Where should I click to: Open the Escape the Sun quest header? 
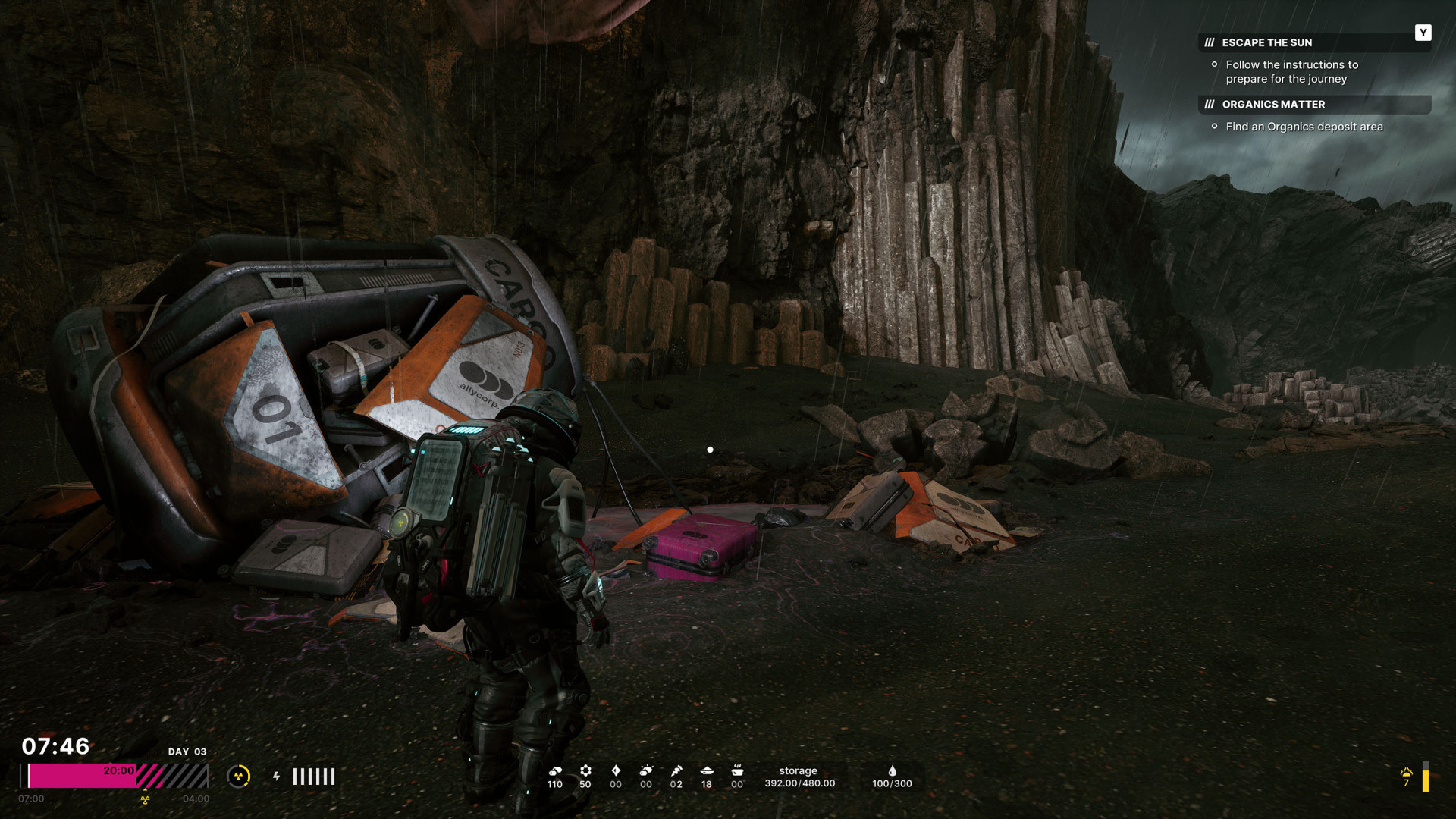click(1266, 42)
